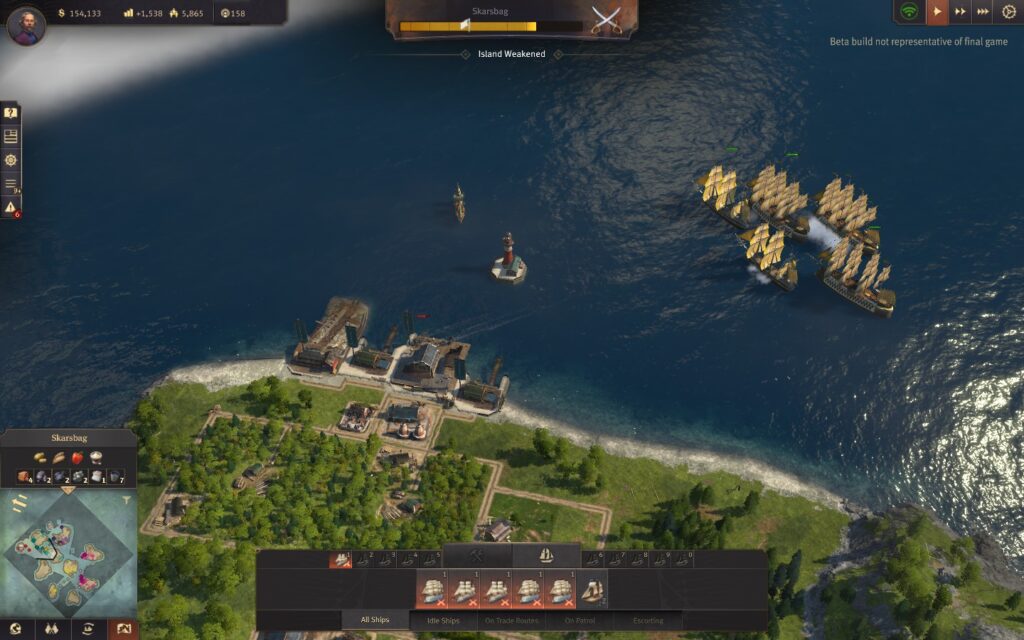Click the Skarsbag island name header
Screen dimensions: 1024x640
pos(70,437)
